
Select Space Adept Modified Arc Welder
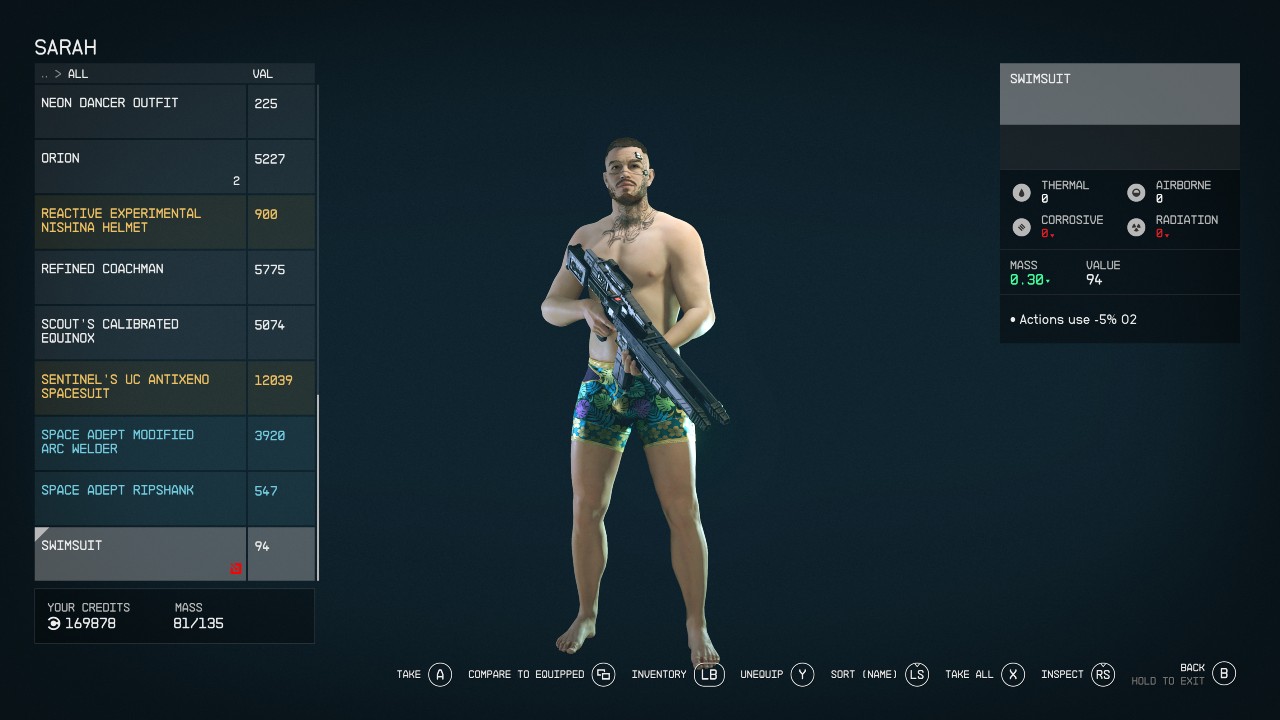click(140, 443)
